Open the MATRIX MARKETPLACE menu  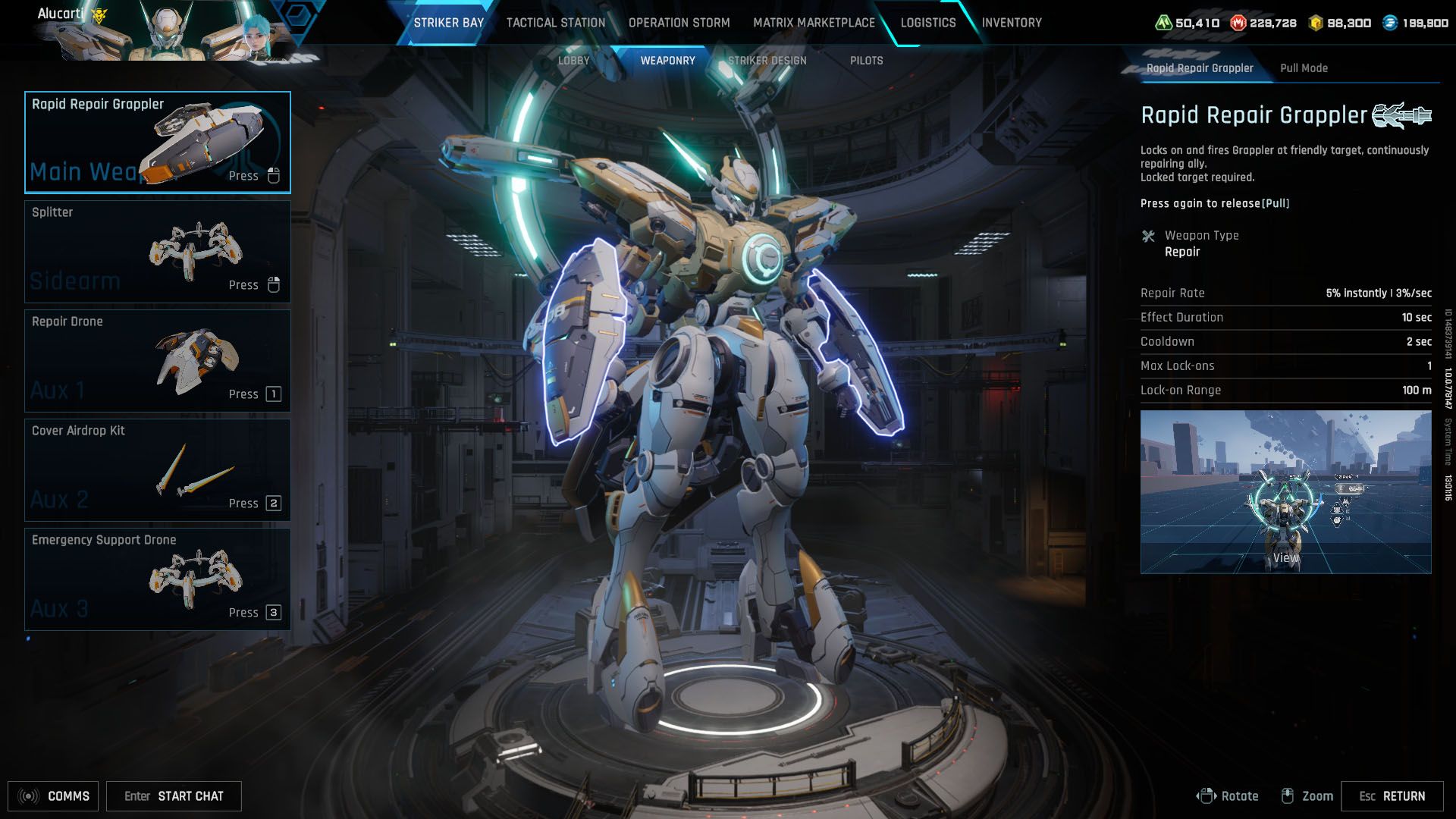click(x=813, y=23)
